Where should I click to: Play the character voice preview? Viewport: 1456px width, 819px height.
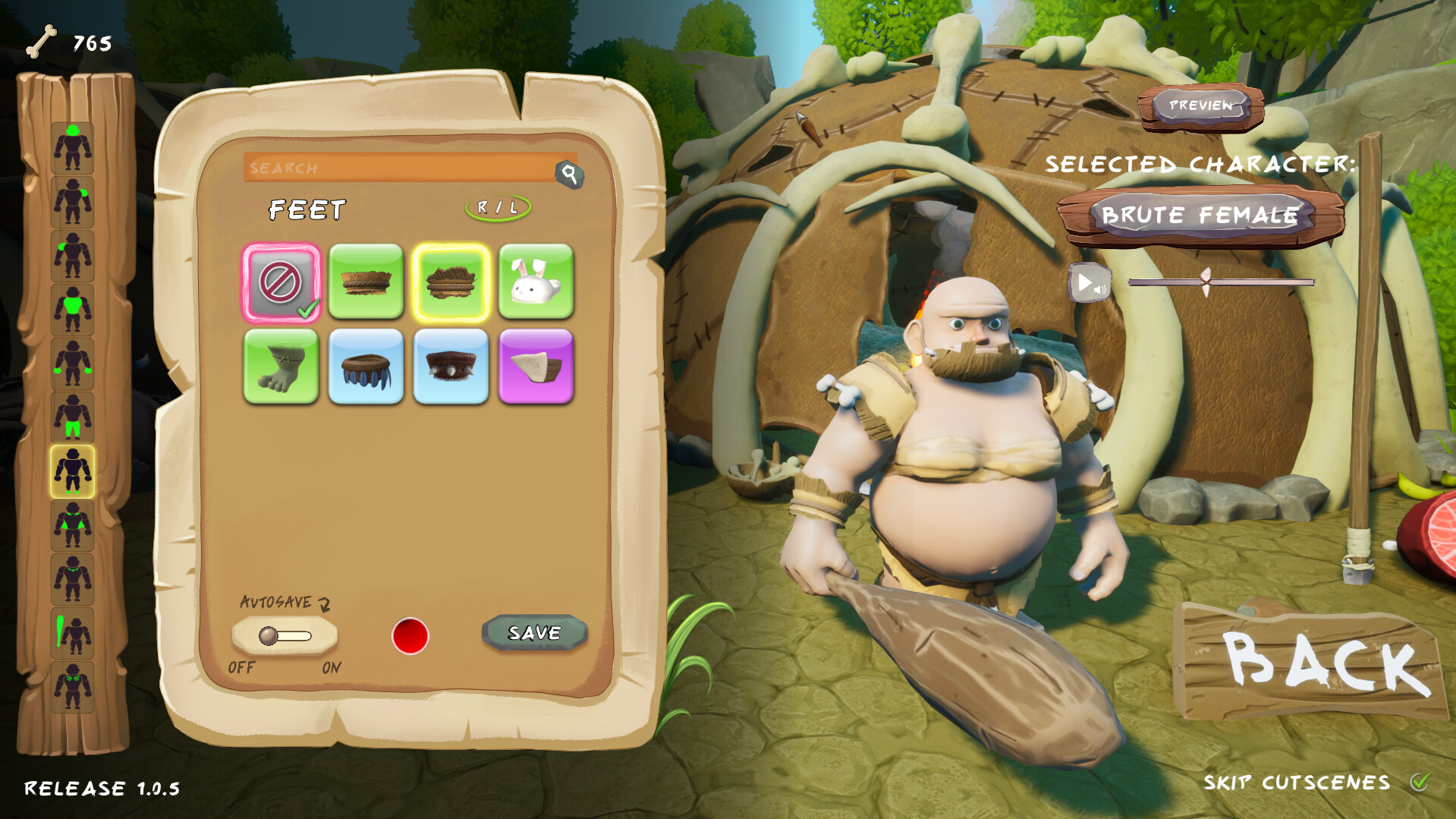1088,282
